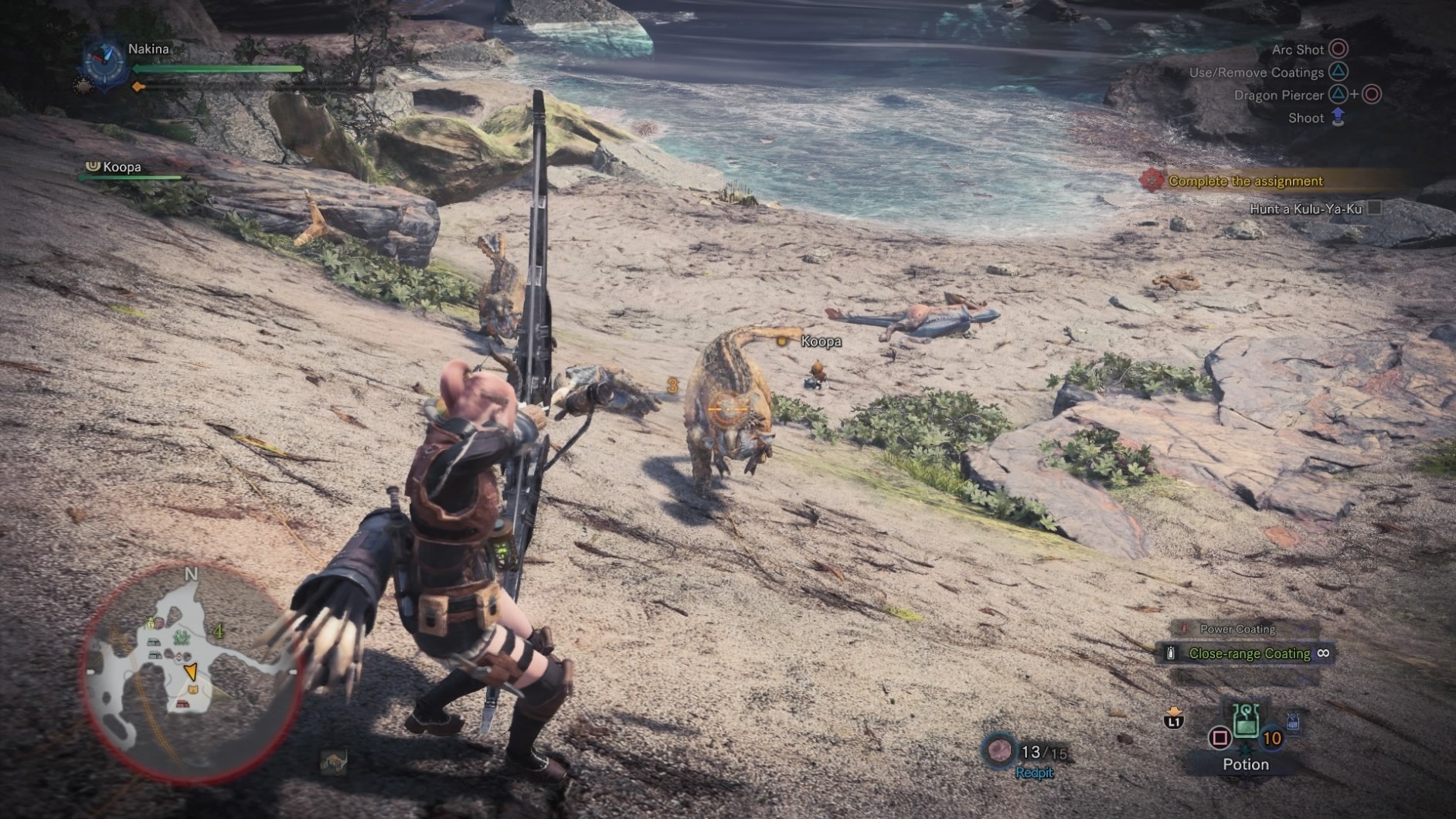Click the Close-range Coating bottle icon

[x=1172, y=654]
